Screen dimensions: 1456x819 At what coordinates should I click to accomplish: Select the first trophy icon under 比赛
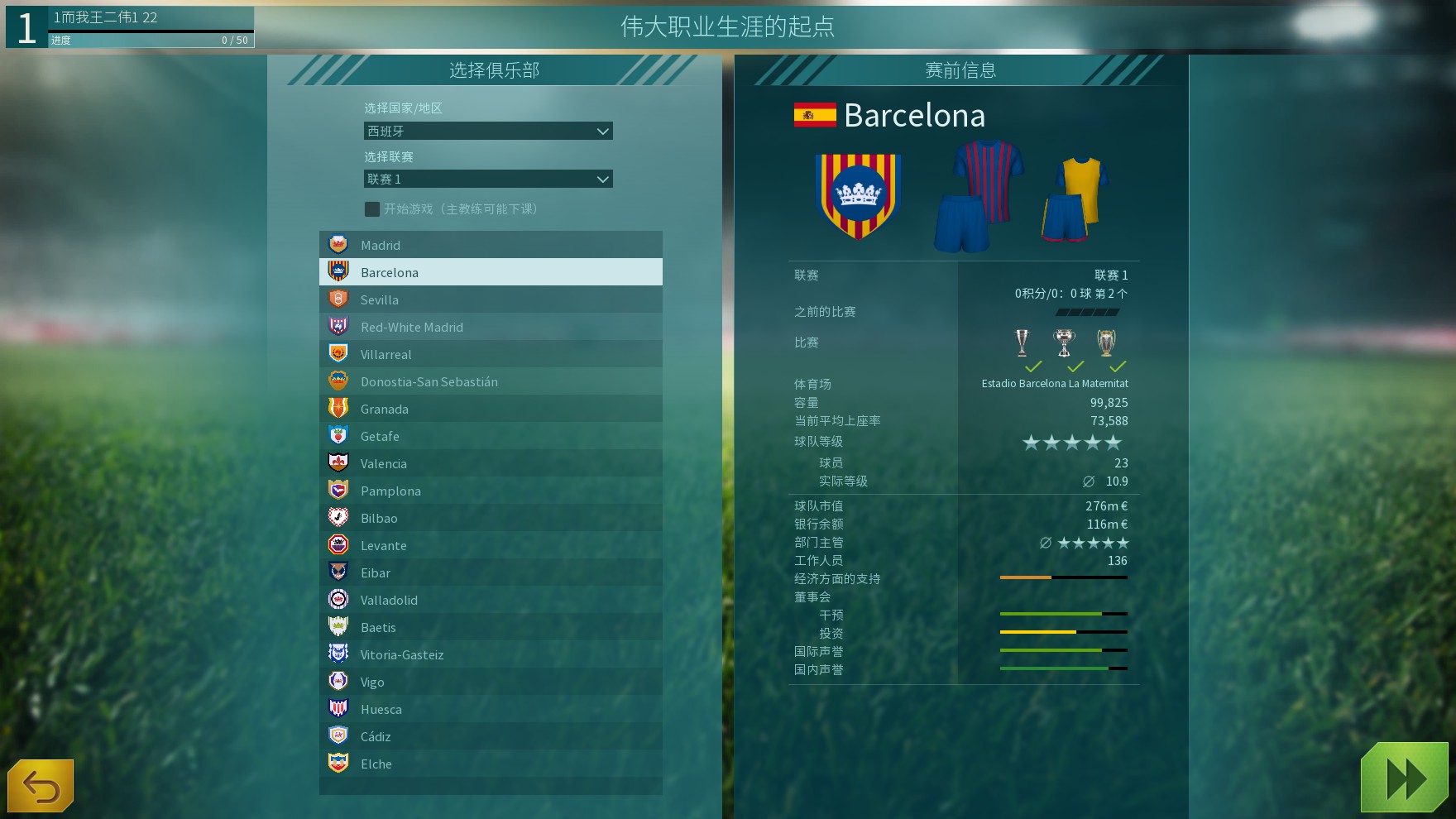(1021, 342)
